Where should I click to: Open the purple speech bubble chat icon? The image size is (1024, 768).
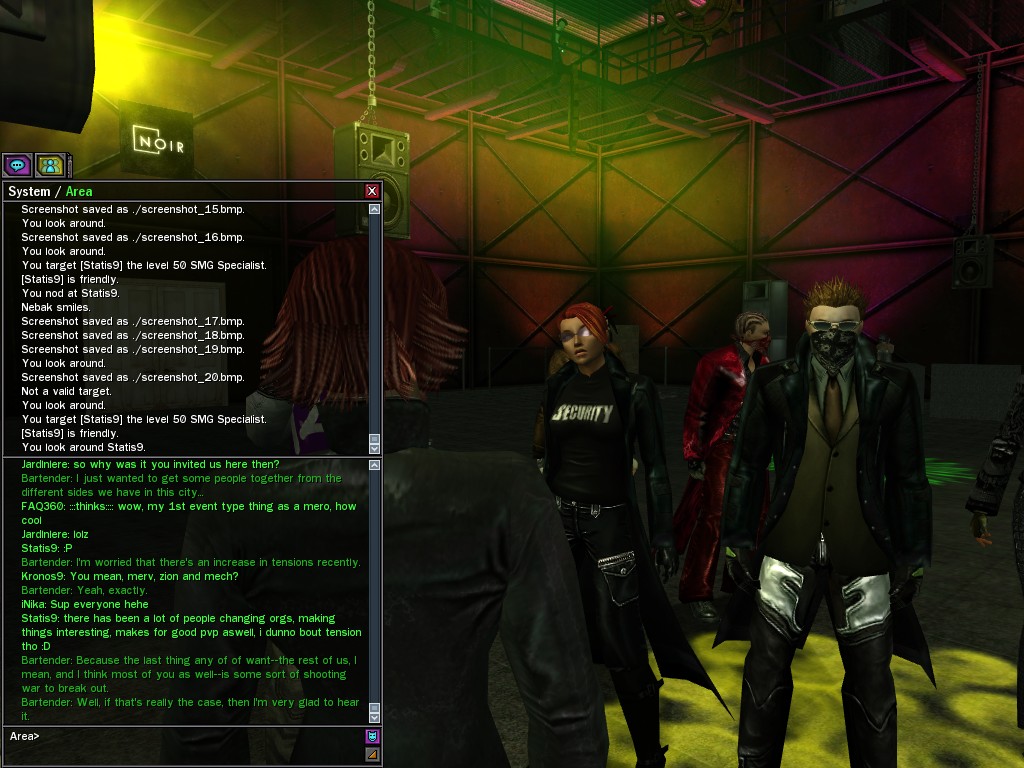(x=16, y=165)
